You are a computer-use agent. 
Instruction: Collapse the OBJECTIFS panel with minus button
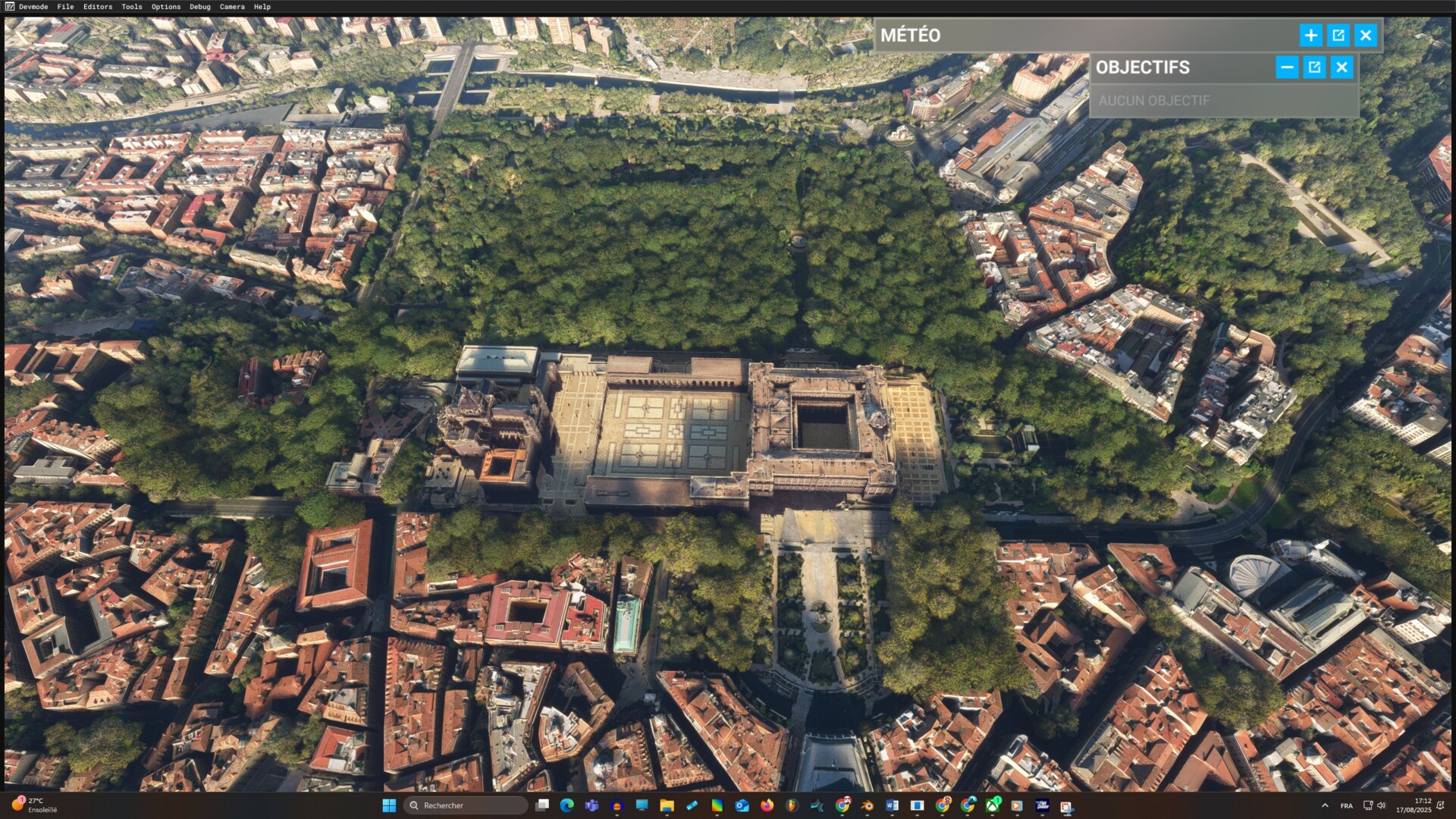pos(1287,67)
